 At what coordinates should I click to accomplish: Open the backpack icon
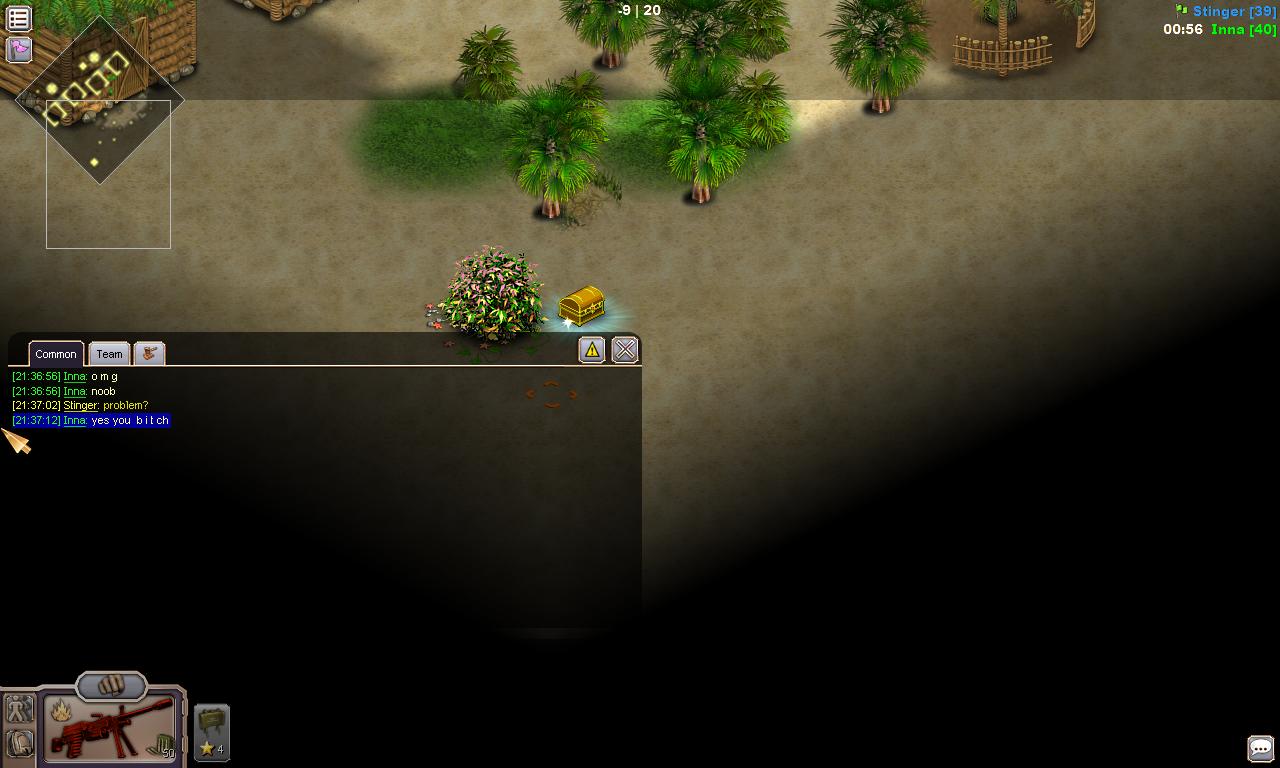tap(20, 743)
